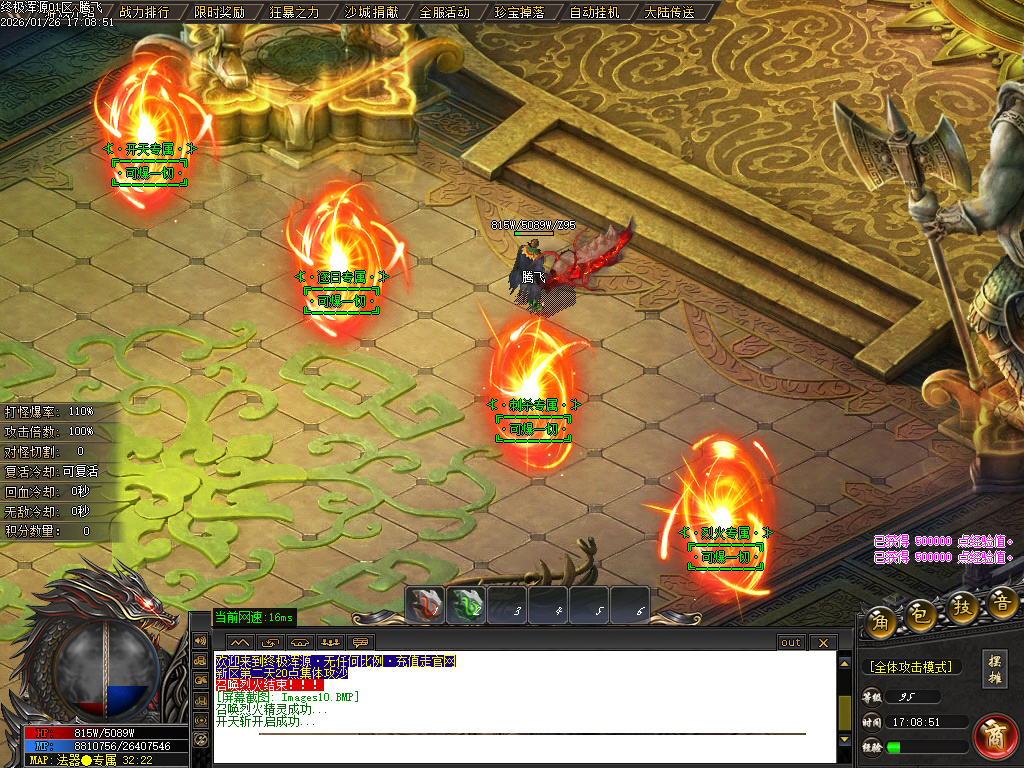Use the red item in hotbar slot one
This screenshot has width=1024, height=768.
click(426, 605)
